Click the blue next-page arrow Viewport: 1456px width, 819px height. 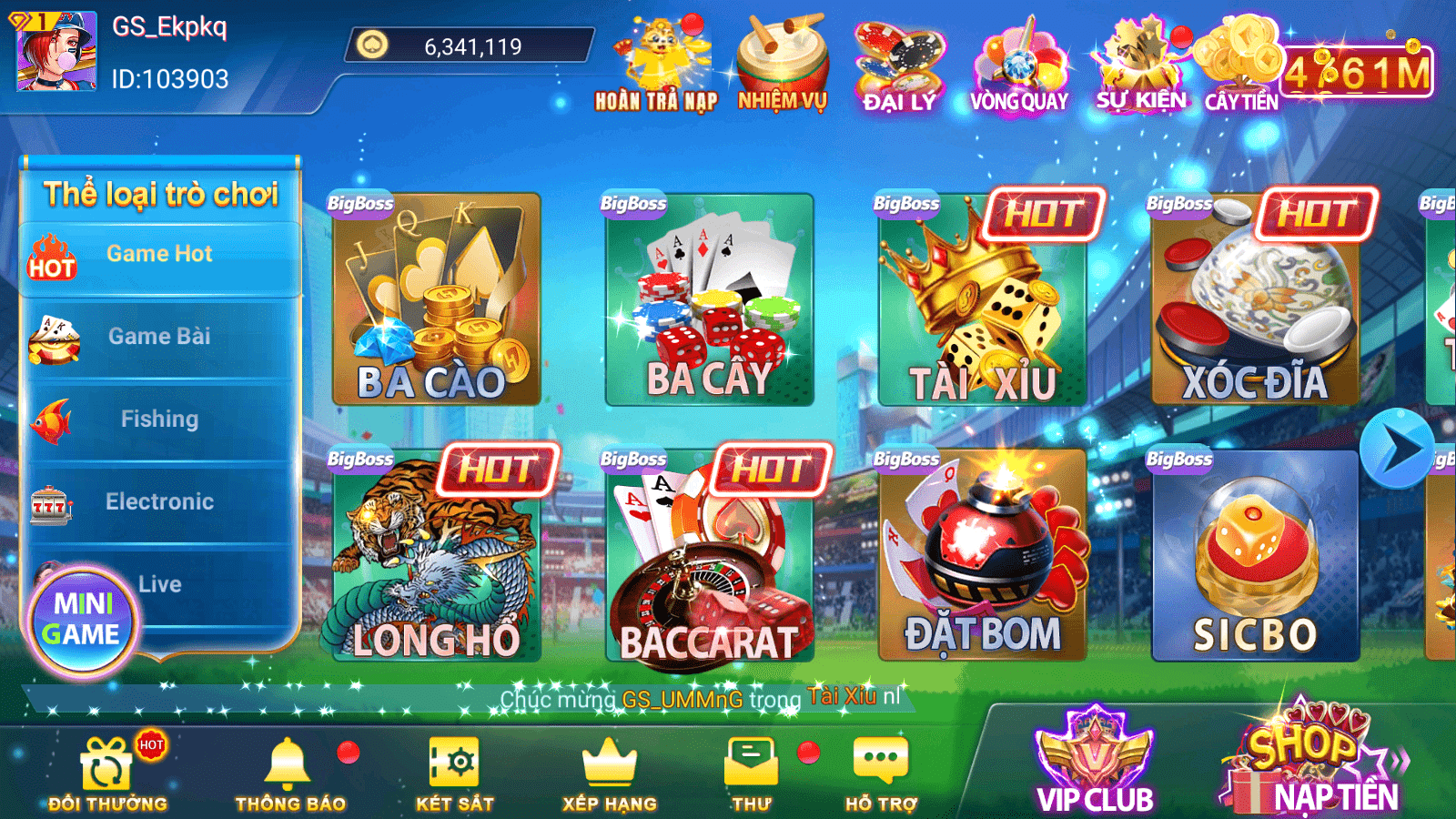[1397, 449]
